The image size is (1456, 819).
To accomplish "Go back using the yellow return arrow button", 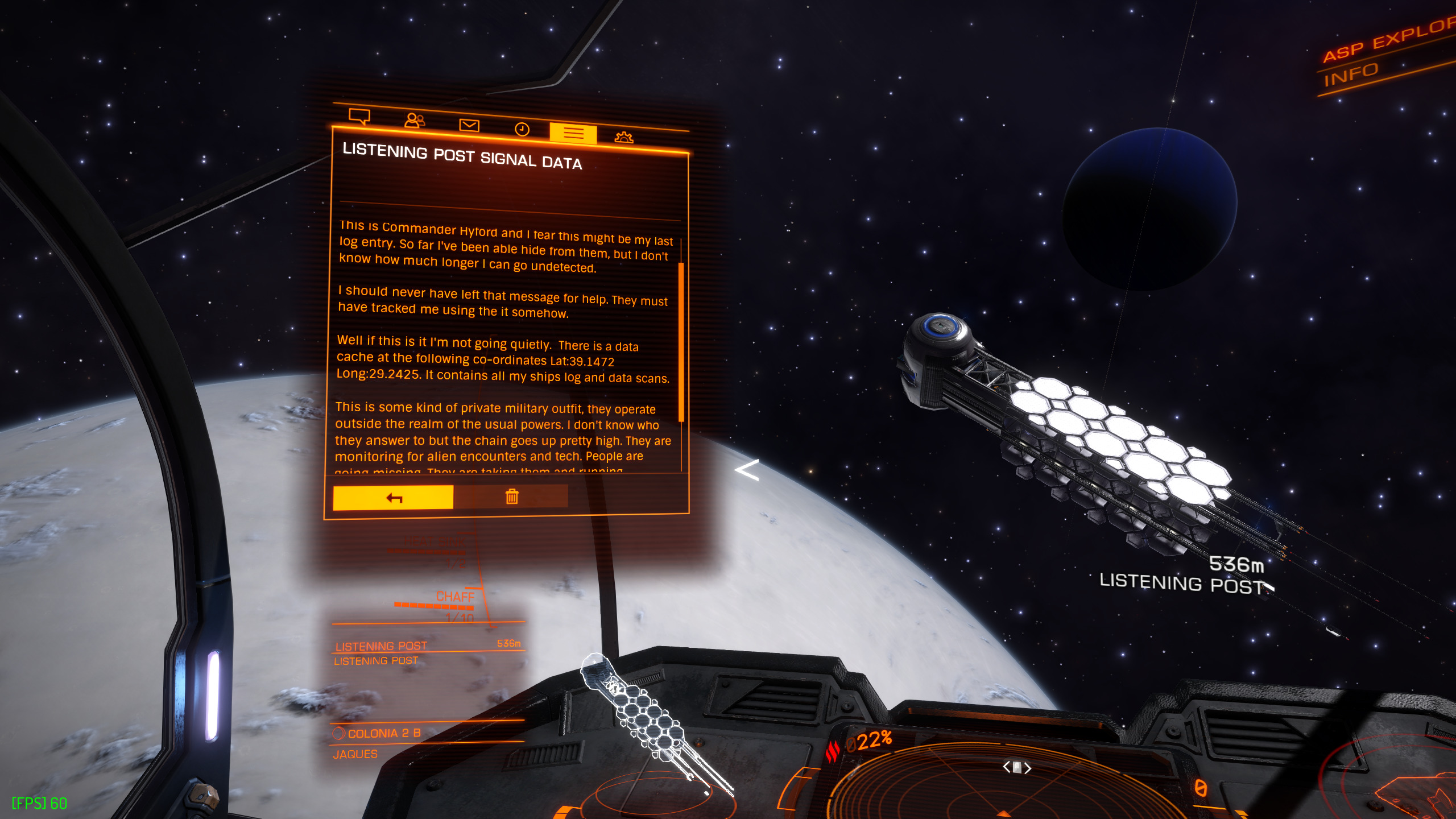I will point(393,498).
